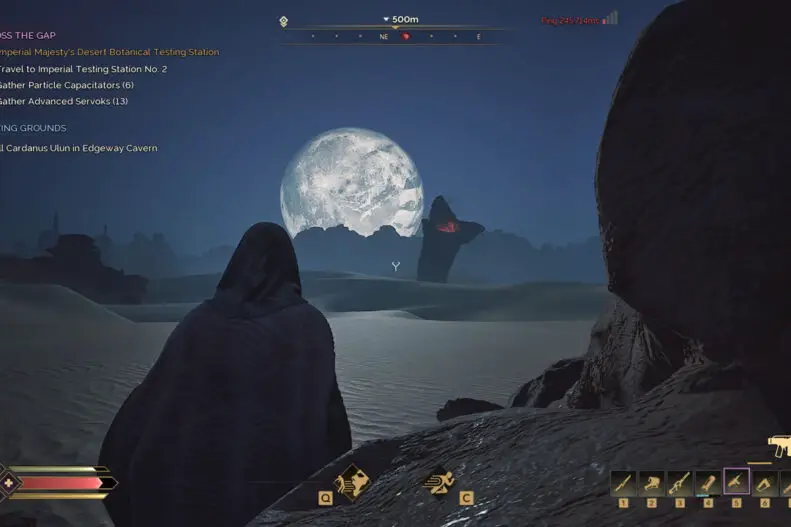Trigger the sprinting figure ability icon
Viewport: 791px width, 527px height.
[x=440, y=481]
